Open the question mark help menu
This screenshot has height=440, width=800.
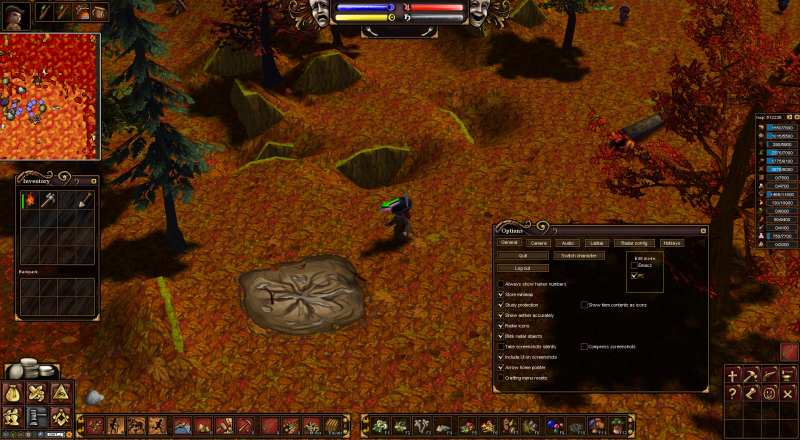[733, 394]
